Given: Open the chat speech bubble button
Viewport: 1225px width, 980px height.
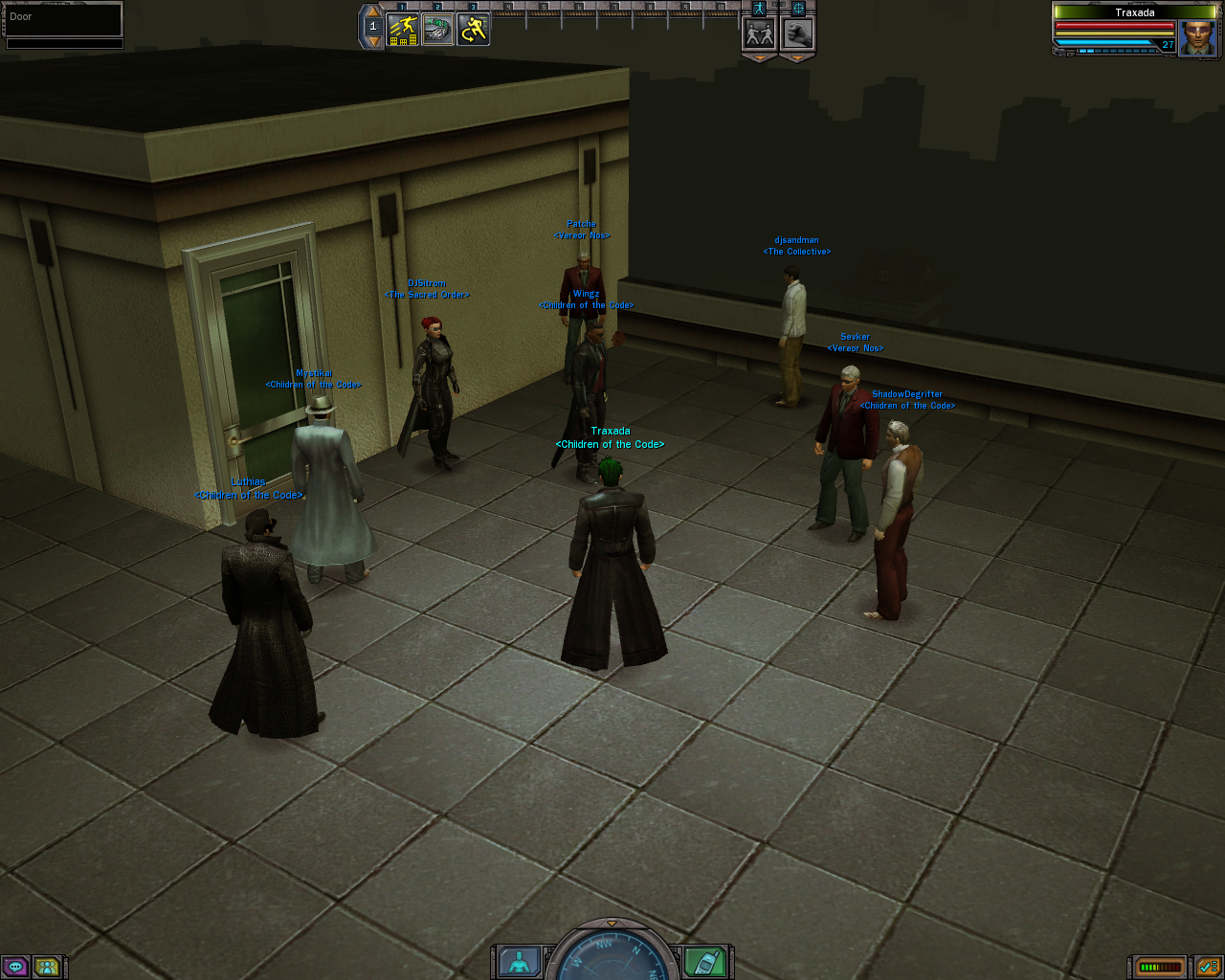Looking at the screenshot, I should point(15,967).
